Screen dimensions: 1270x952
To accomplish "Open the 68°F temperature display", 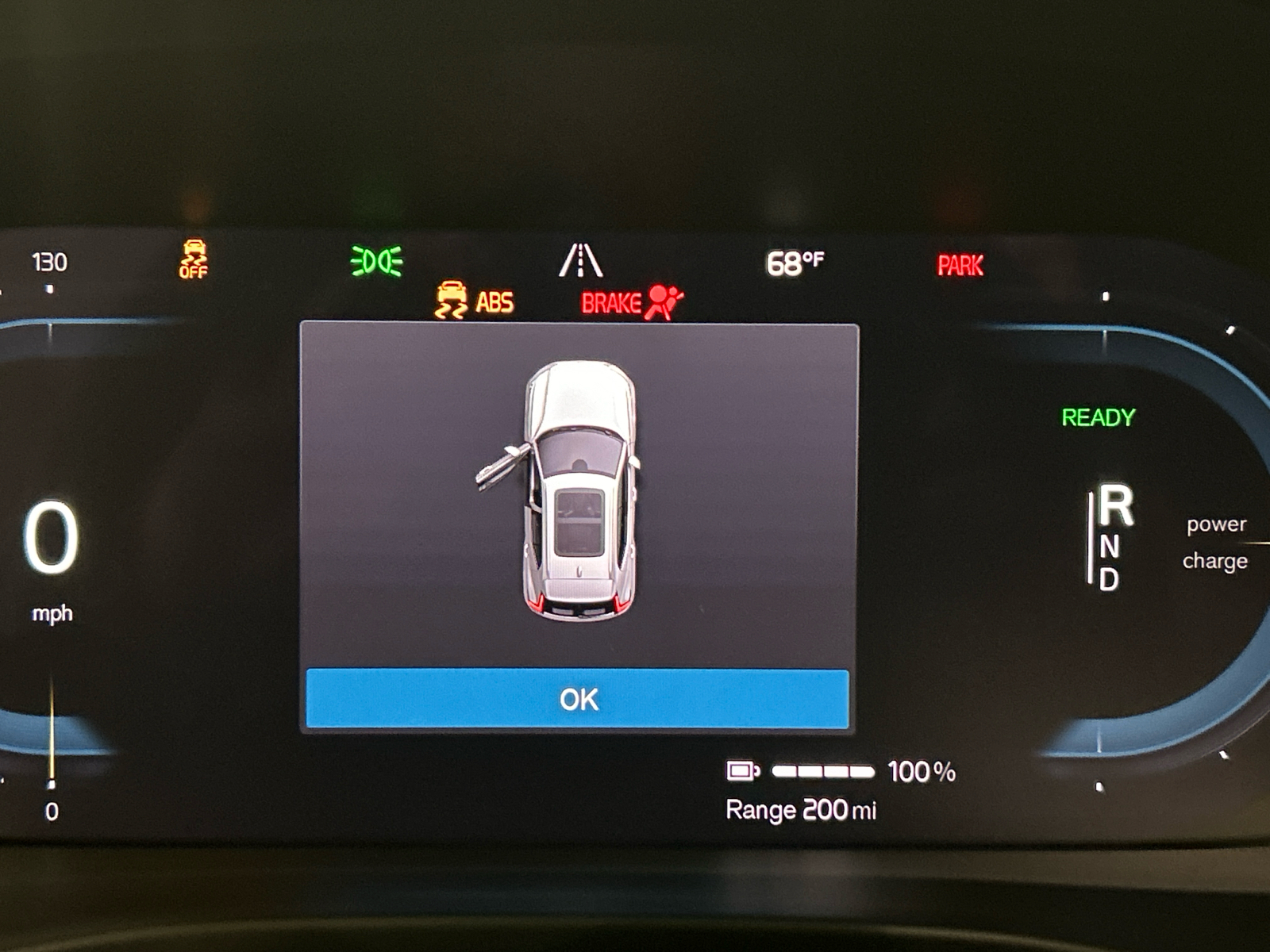I will [x=794, y=260].
